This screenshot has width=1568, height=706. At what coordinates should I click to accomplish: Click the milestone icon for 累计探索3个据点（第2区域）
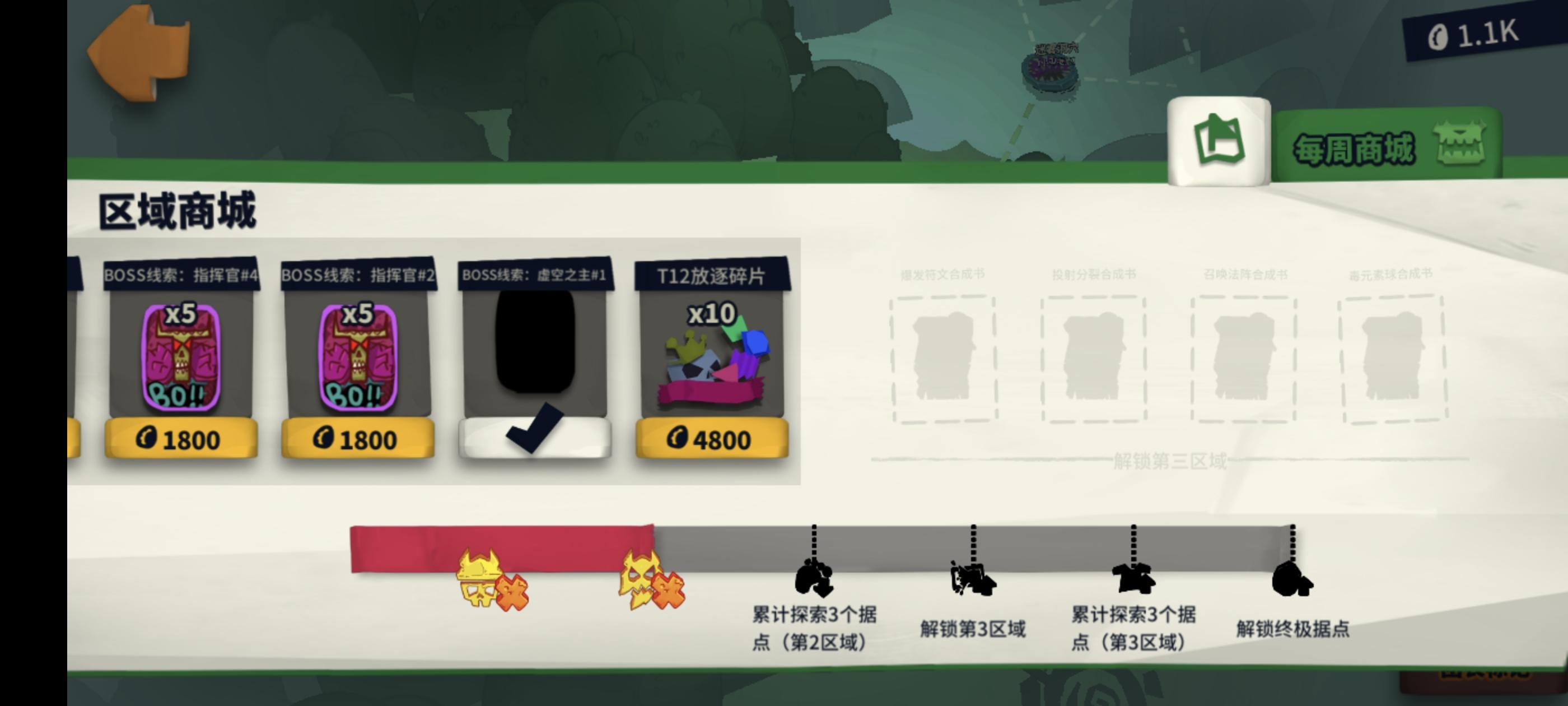[x=812, y=578]
